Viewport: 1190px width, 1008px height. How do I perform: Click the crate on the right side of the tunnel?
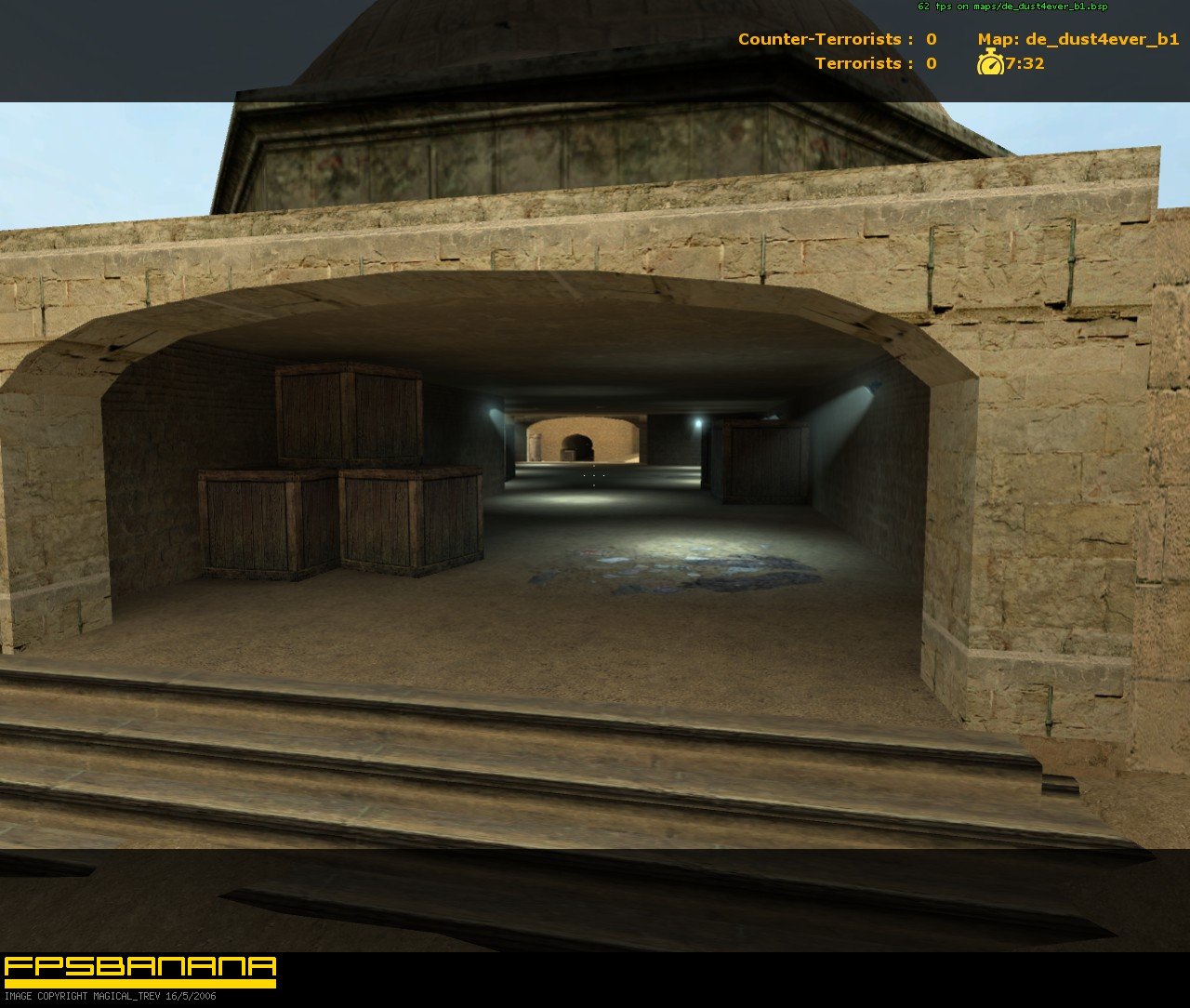pos(764,460)
